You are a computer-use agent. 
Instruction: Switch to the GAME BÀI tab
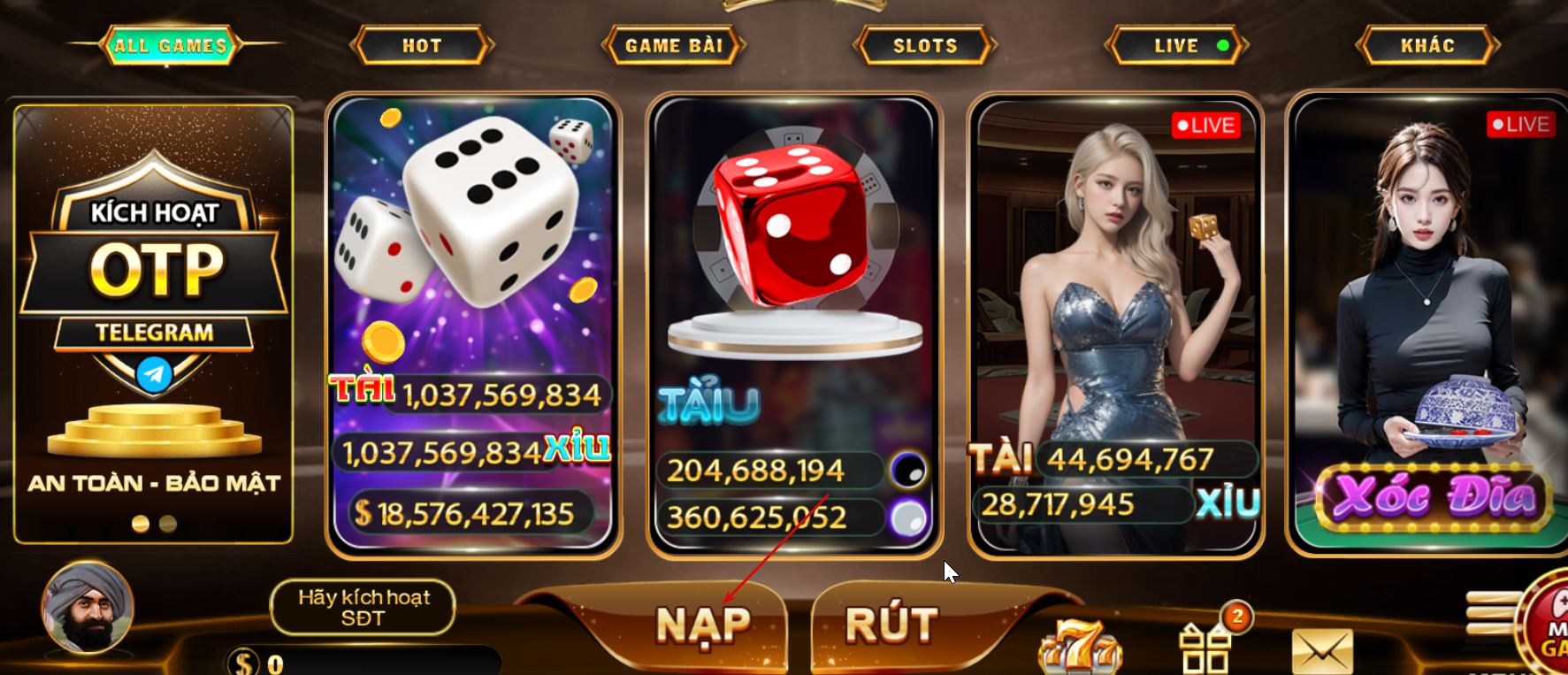click(x=673, y=45)
